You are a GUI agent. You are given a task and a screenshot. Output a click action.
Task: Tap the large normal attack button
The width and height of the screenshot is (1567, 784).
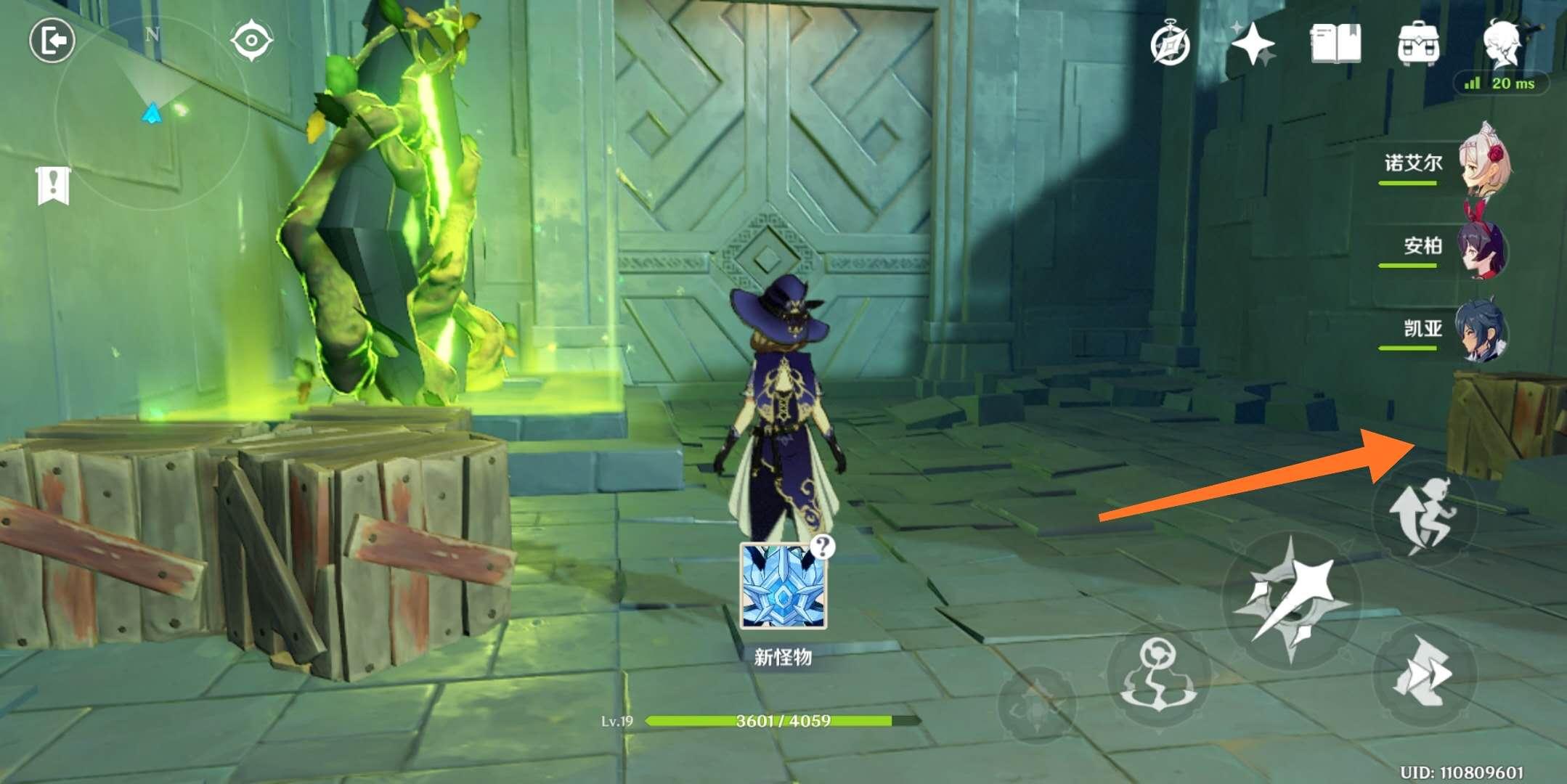coord(1291,600)
